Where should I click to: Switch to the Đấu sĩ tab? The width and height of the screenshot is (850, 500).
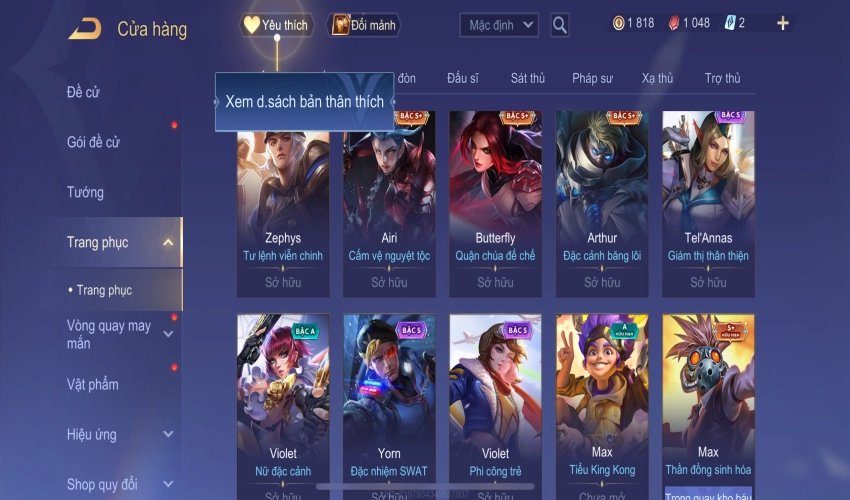click(x=463, y=79)
